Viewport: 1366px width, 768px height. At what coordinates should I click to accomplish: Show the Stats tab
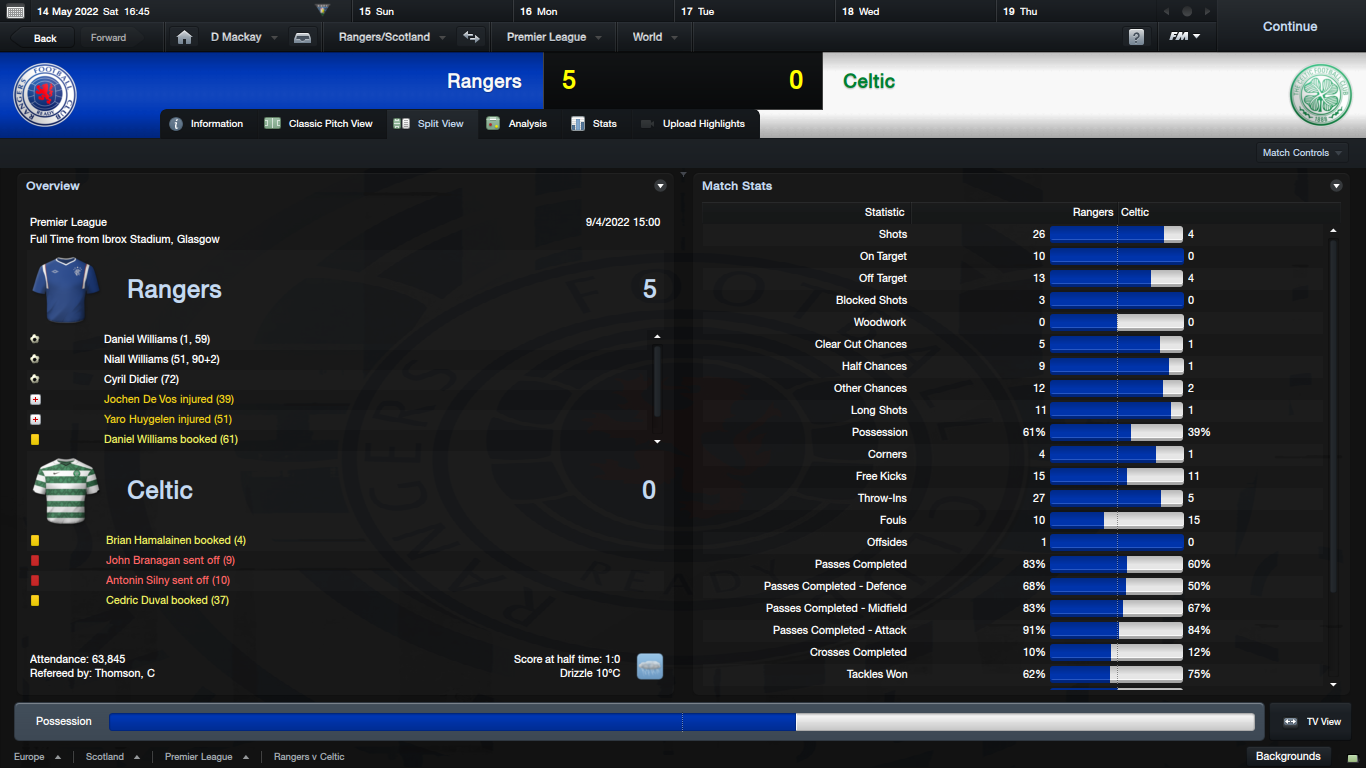(x=594, y=124)
